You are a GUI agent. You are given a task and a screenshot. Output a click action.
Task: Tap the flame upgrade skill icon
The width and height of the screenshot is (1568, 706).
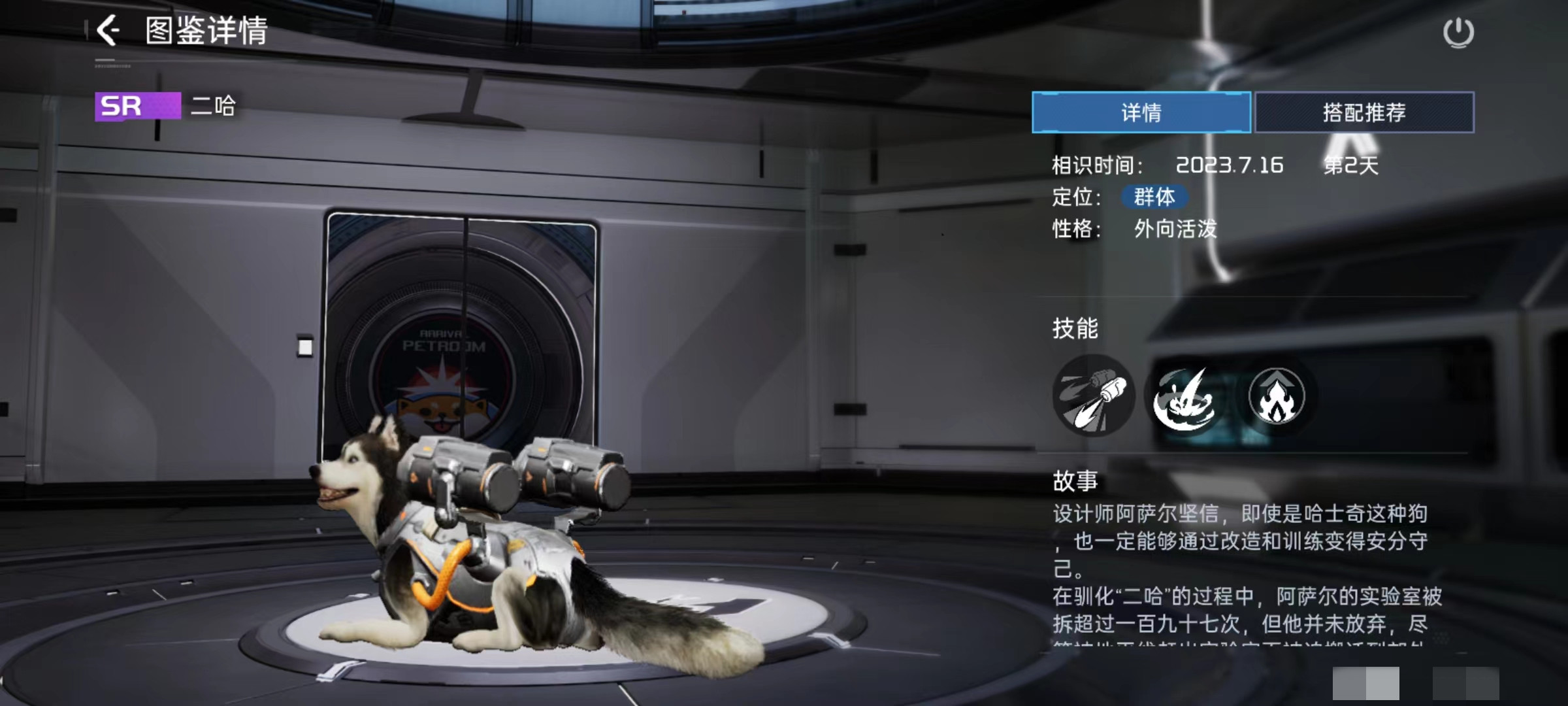coord(1276,396)
